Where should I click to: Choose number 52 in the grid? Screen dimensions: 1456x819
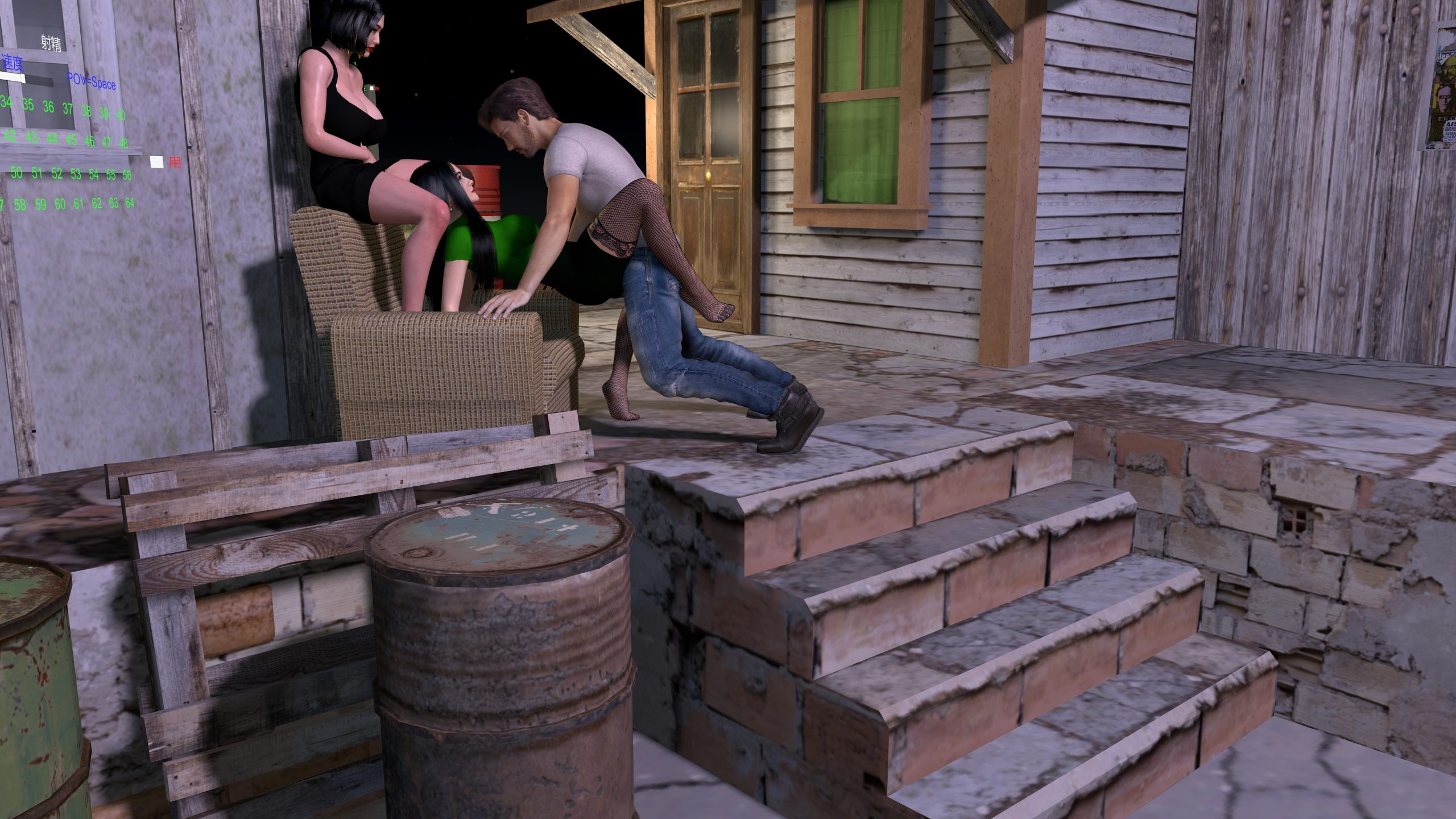click(x=57, y=174)
